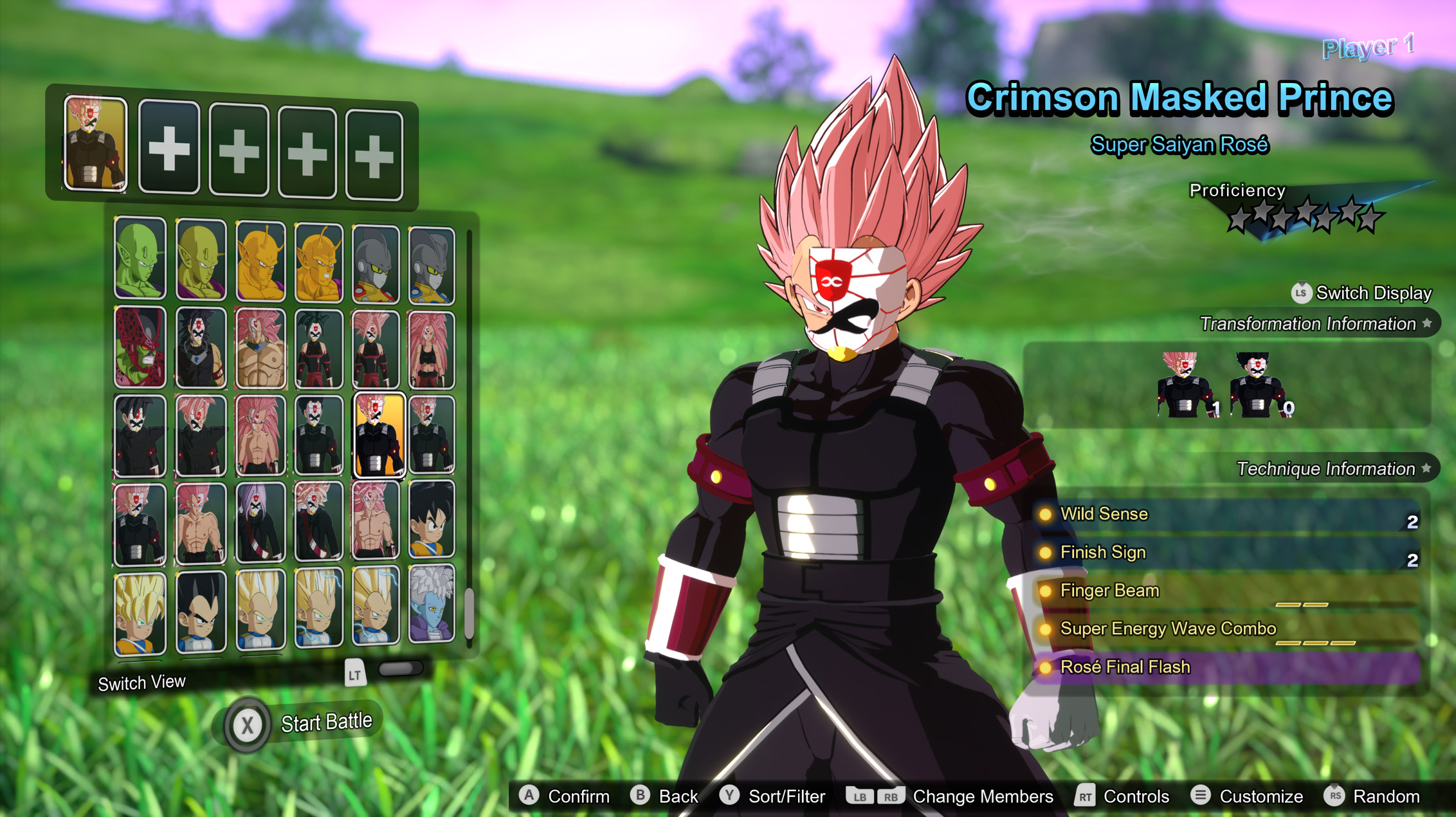The width and height of the screenshot is (1456, 817).
Task: Select Piccolo's portrait in the roster
Action: (140, 261)
